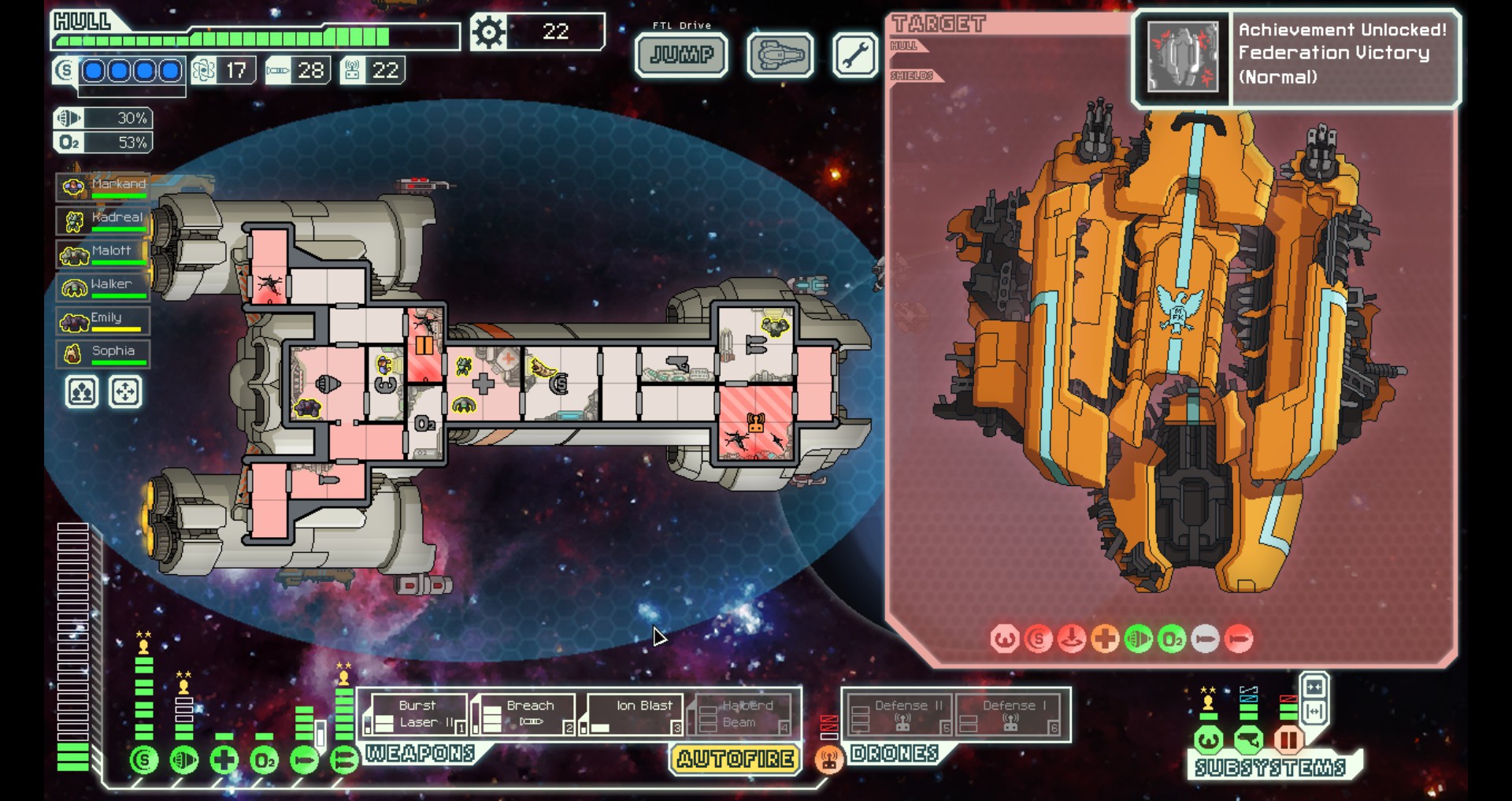Select the Ion Blast weapon
Image resolution: width=1512 pixels, height=801 pixels.
pos(632,714)
